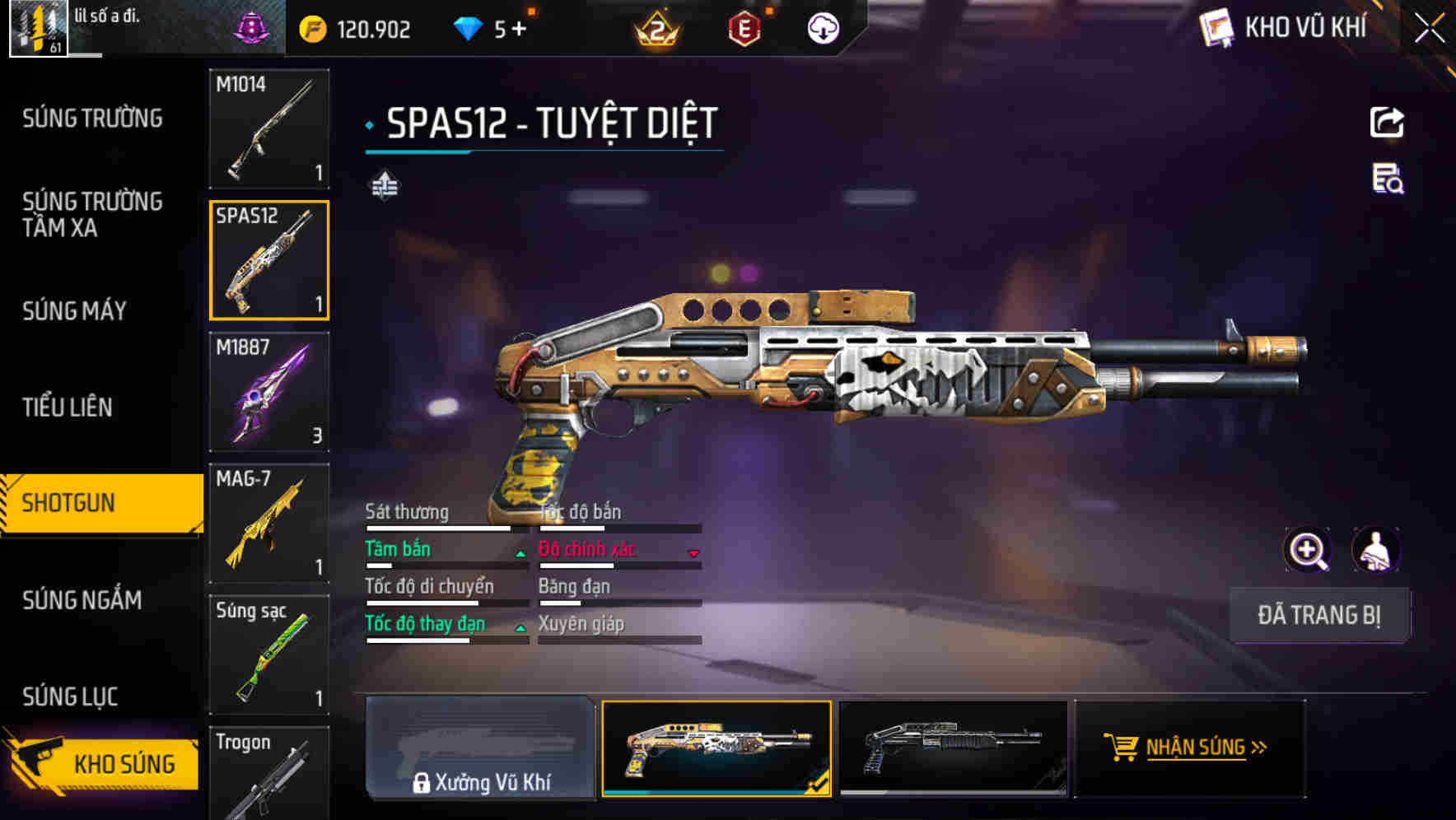1456x820 pixels.
Task: Open the locked Xưởng Vũ Khí skin slot
Action: pos(480,748)
